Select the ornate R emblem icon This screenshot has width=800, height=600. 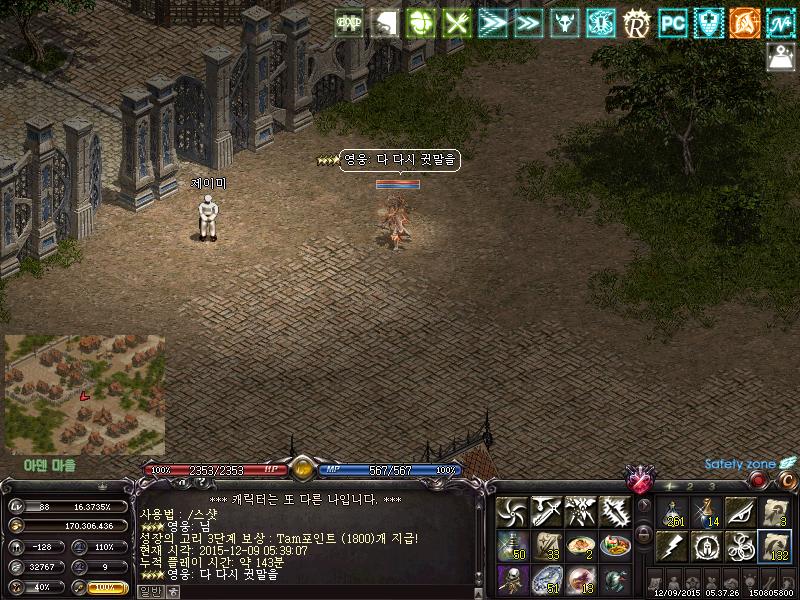pyautogui.click(x=636, y=22)
